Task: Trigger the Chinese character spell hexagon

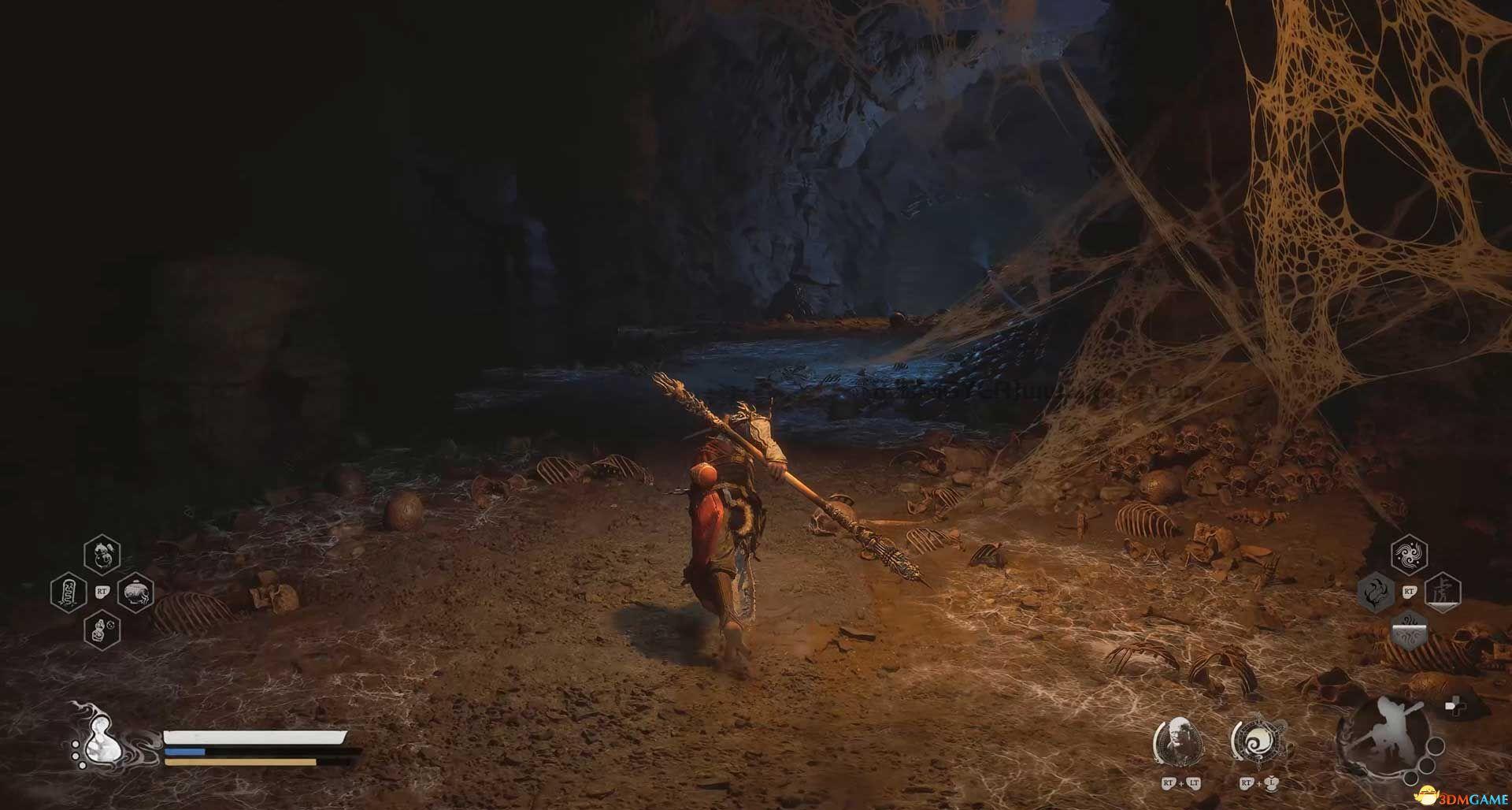Action: pos(1443,592)
